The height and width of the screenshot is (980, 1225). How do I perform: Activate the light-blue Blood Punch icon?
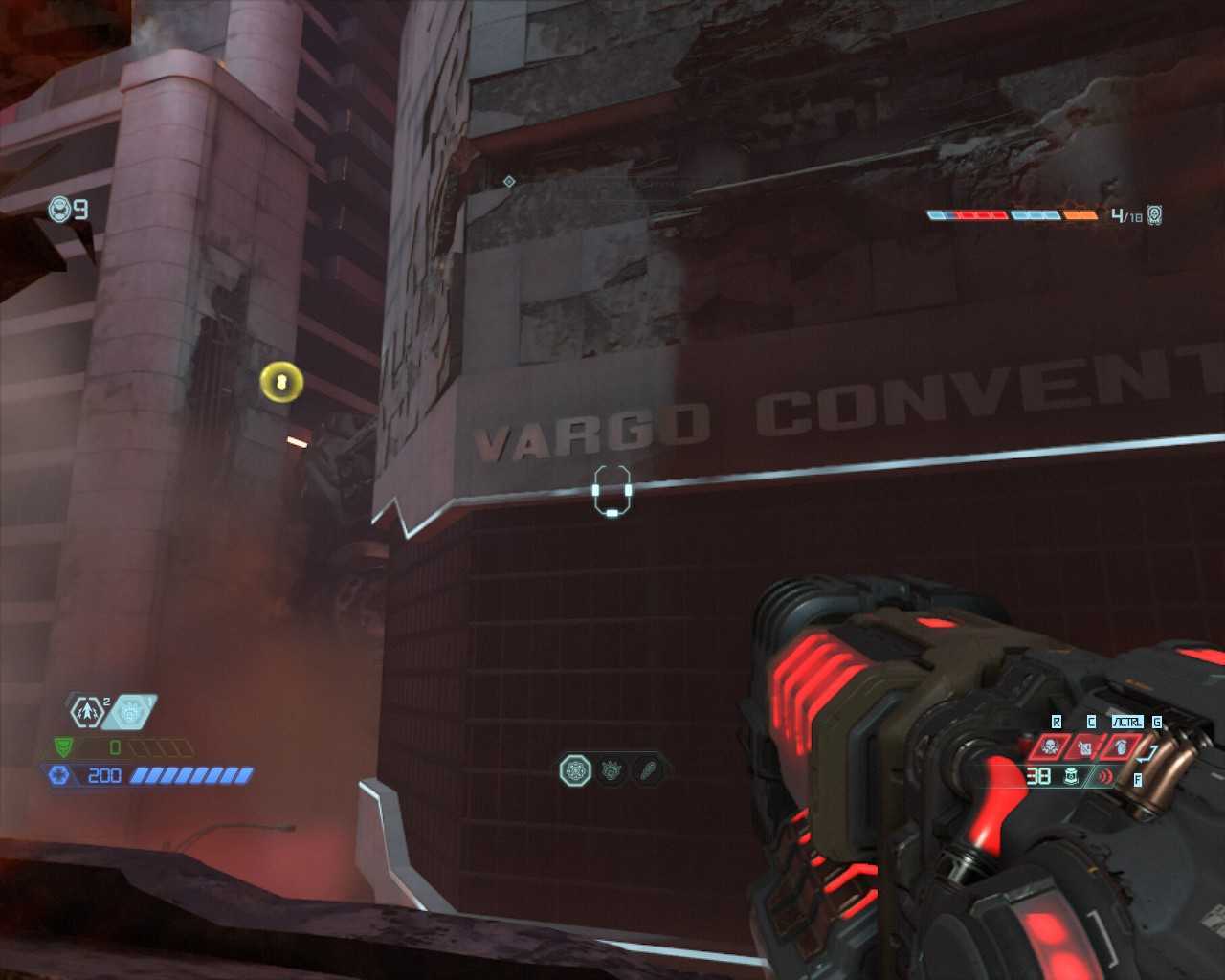pyautogui.click(x=129, y=712)
